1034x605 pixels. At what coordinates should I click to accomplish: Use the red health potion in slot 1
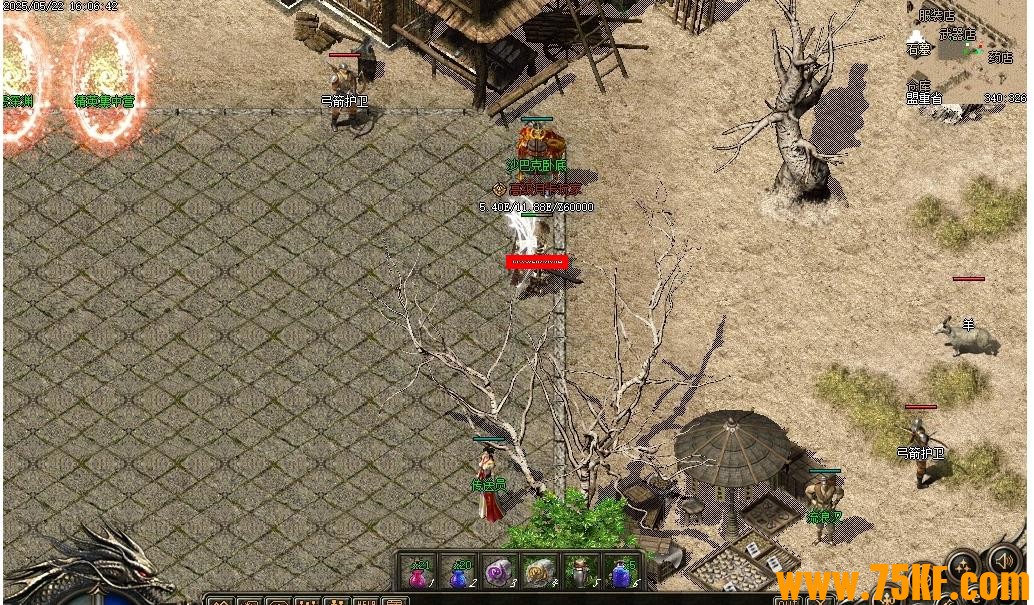(418, 574)
